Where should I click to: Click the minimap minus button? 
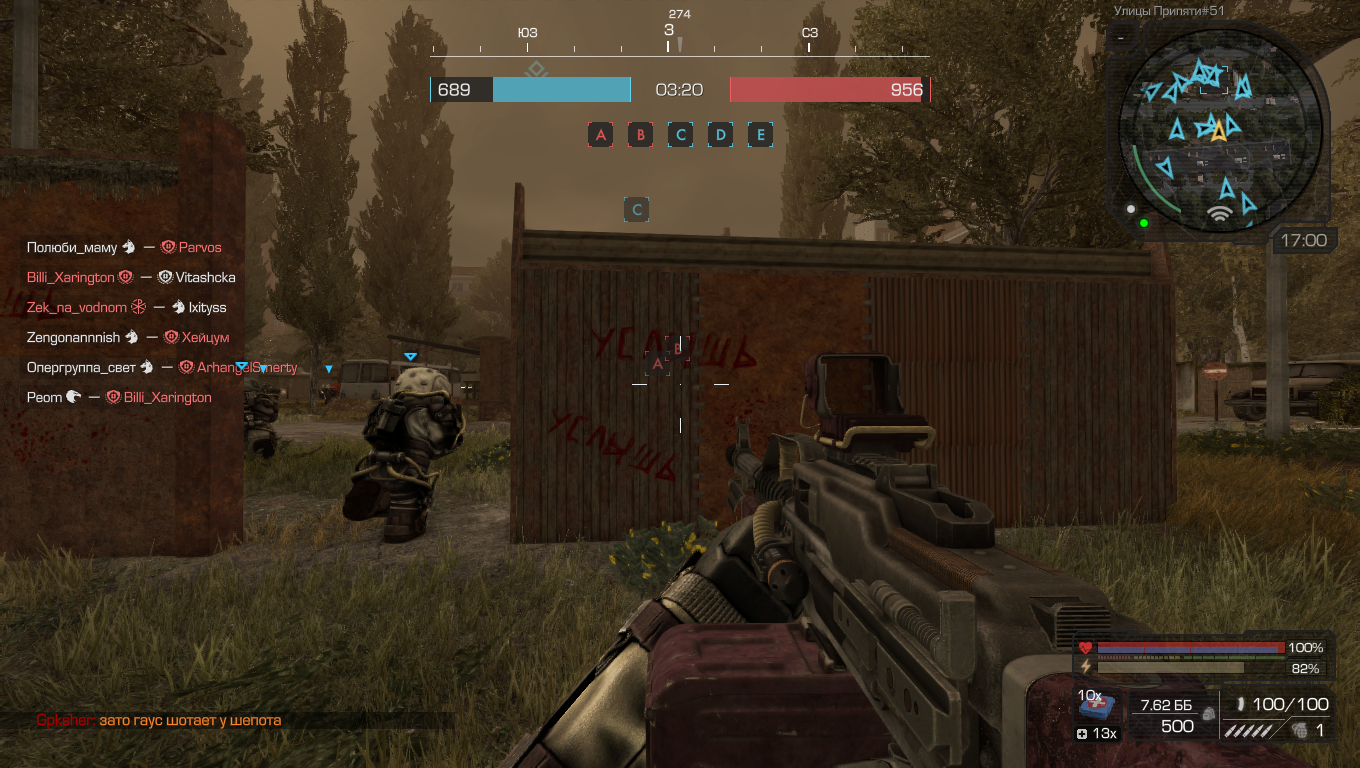tap(1121, 37)
